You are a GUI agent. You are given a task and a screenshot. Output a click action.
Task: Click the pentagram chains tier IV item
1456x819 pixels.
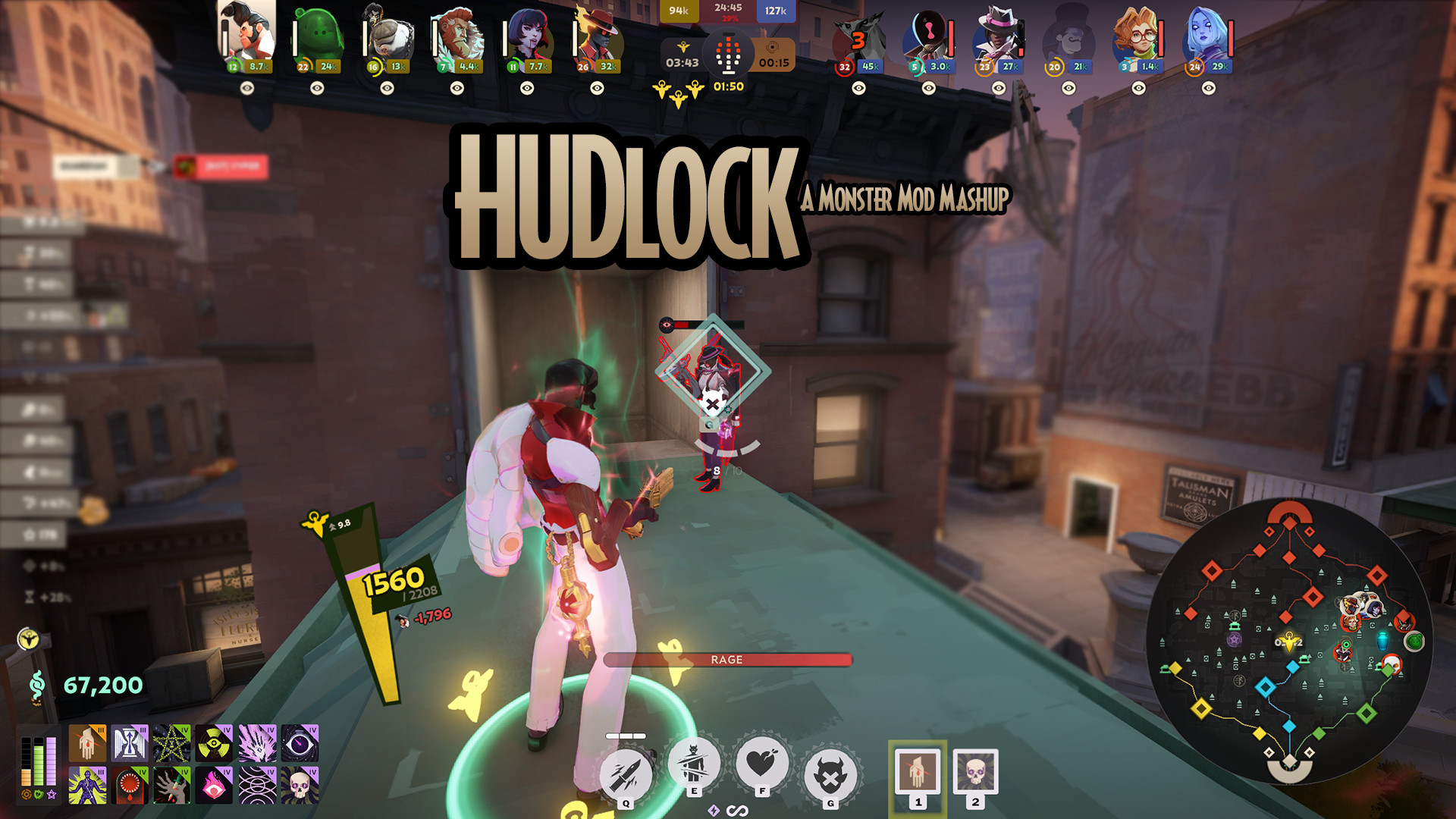(x=172, y=742)
